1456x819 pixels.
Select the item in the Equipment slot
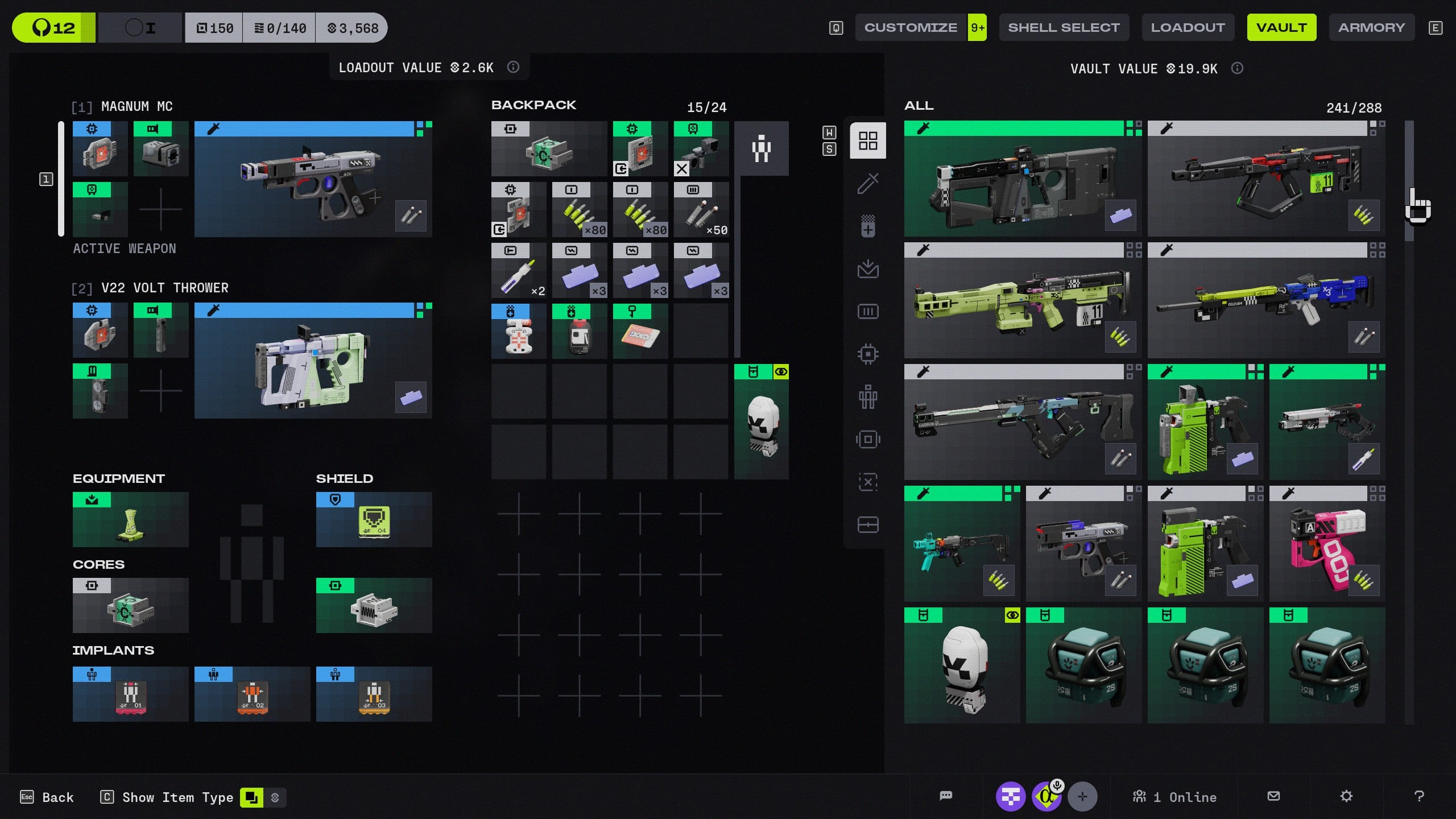tap(130, 520)
